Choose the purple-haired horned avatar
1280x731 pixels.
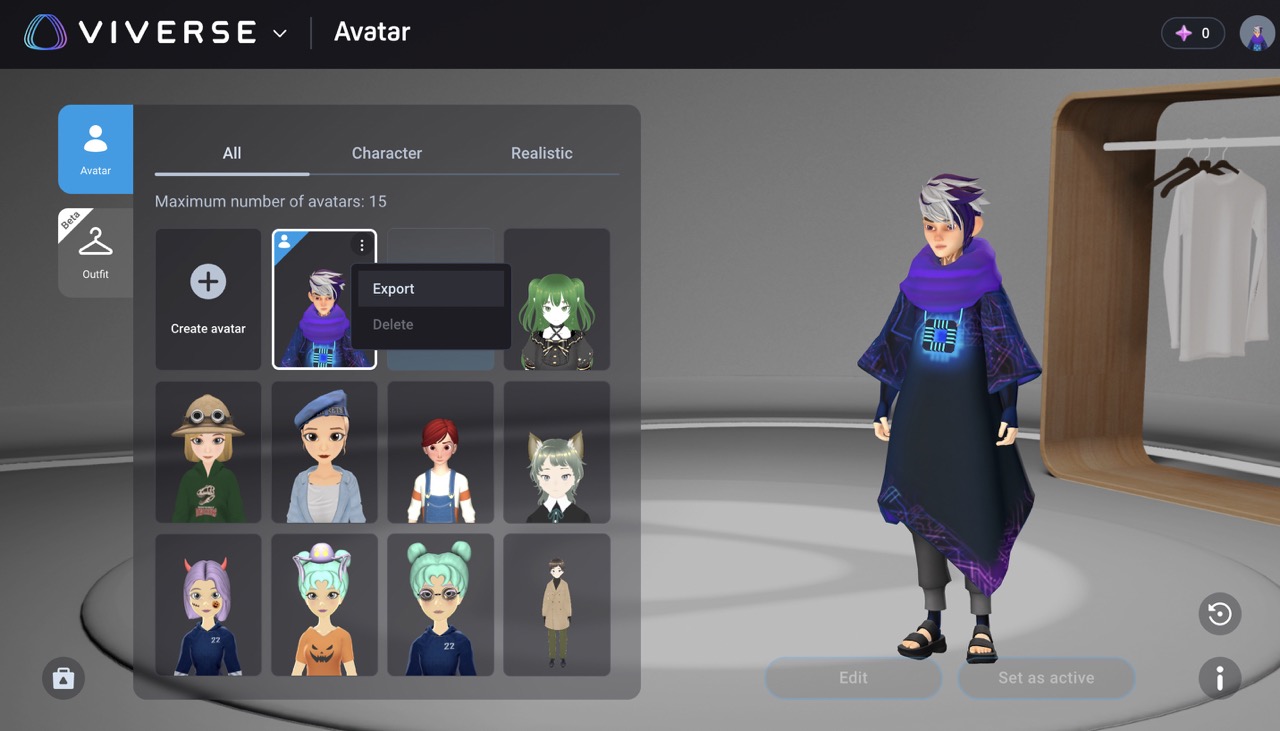pos(208,604)
